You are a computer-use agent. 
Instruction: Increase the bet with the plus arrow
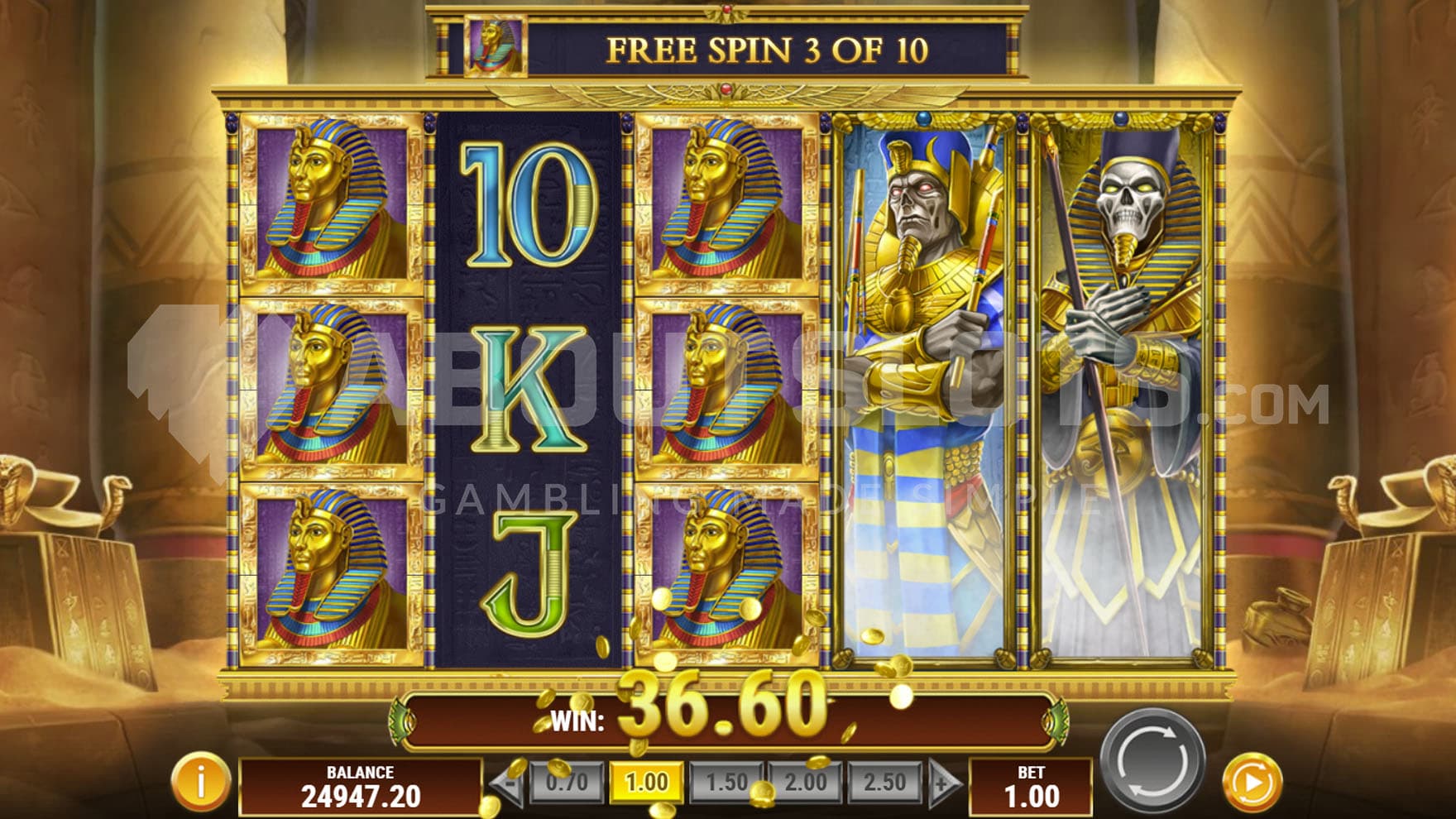click(x=943, y=783)
